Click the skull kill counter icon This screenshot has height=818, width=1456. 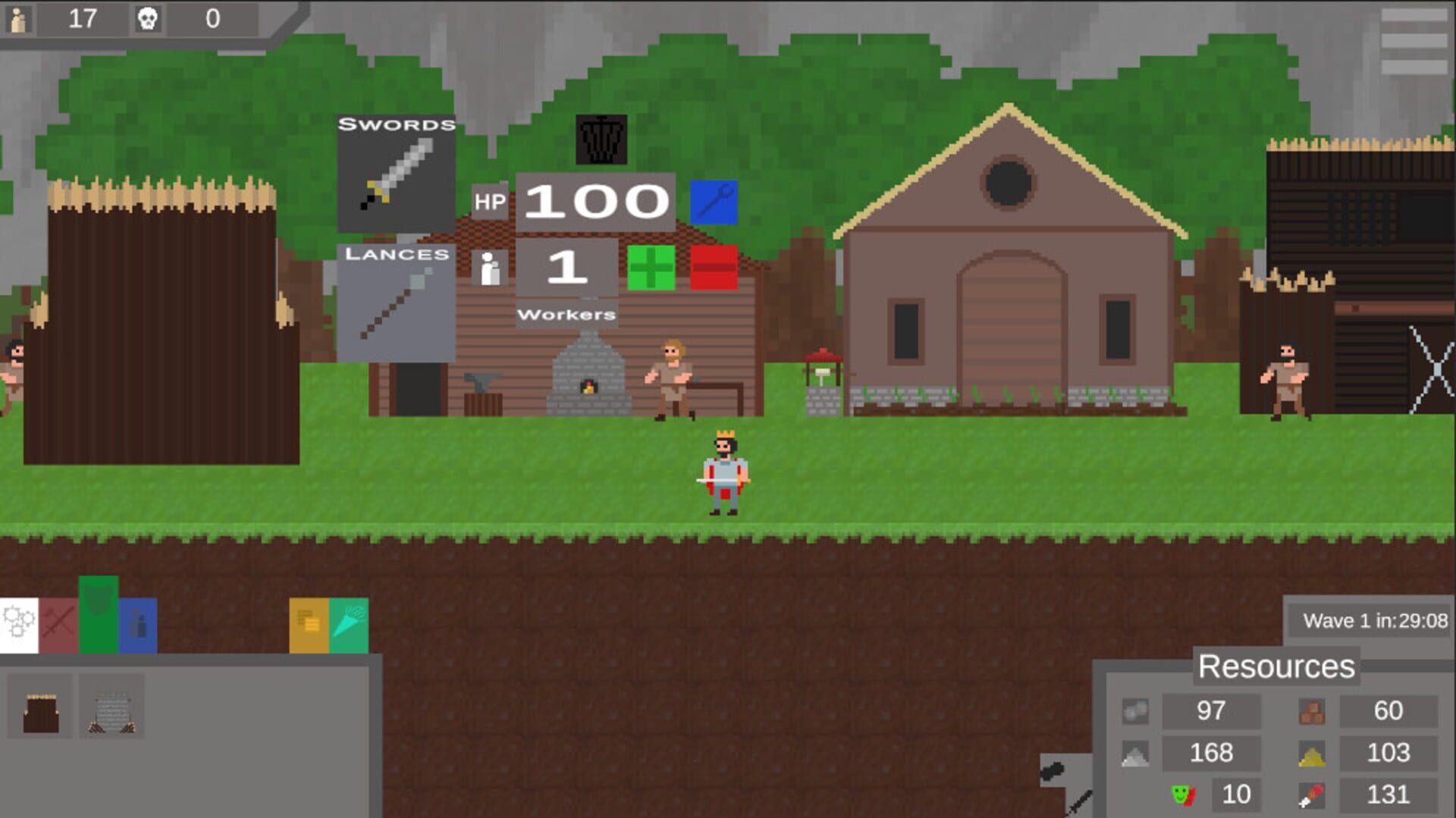(x=149, y=20)
